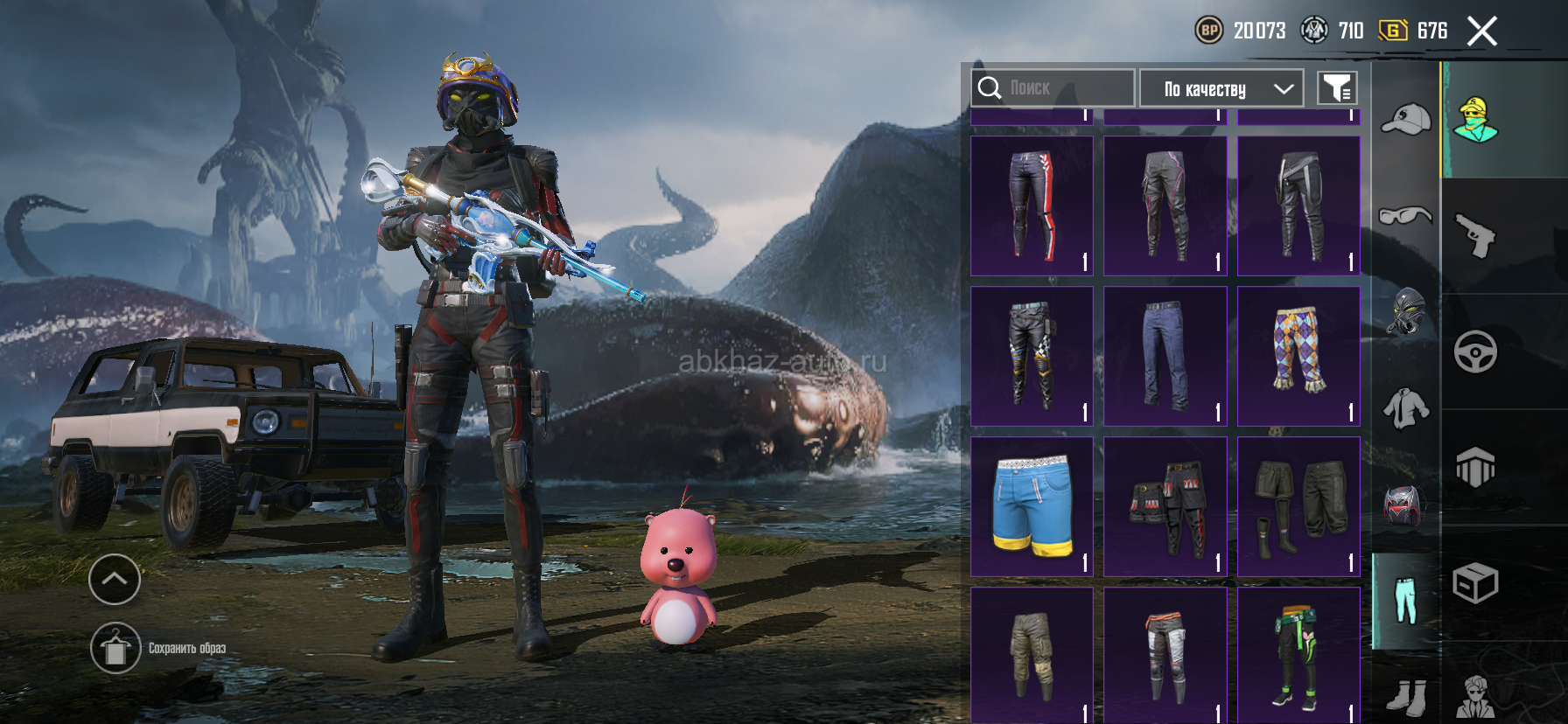
Task: Open the gas mask category
Action: click(1405, 311)
